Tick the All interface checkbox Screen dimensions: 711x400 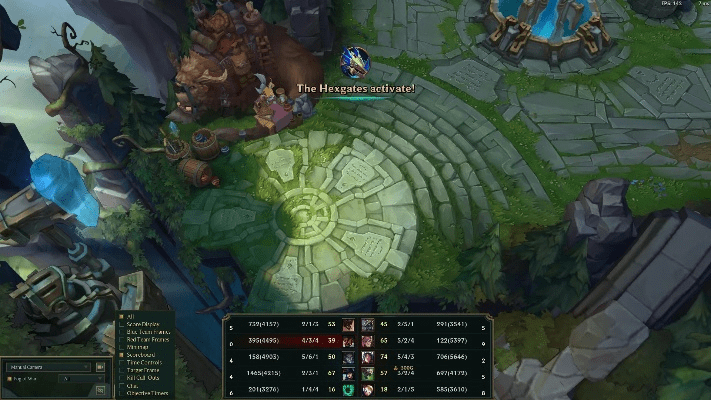tap(121, 315)
